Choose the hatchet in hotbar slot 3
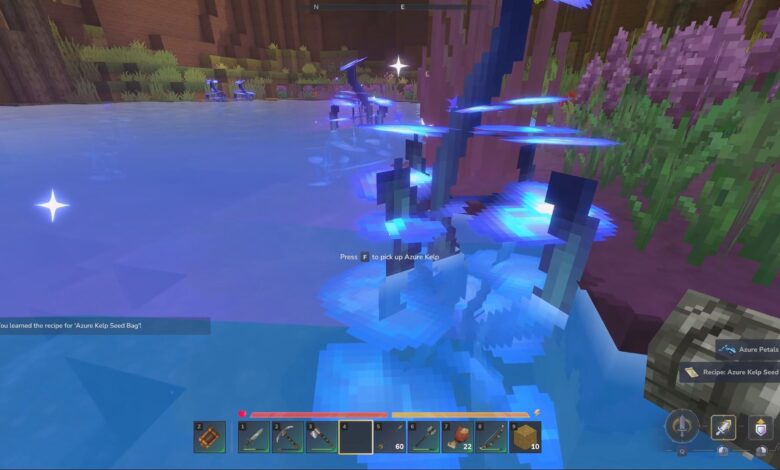Image resolution: width=780 pixels, height=470 pixels. click(x=321, y=437)
